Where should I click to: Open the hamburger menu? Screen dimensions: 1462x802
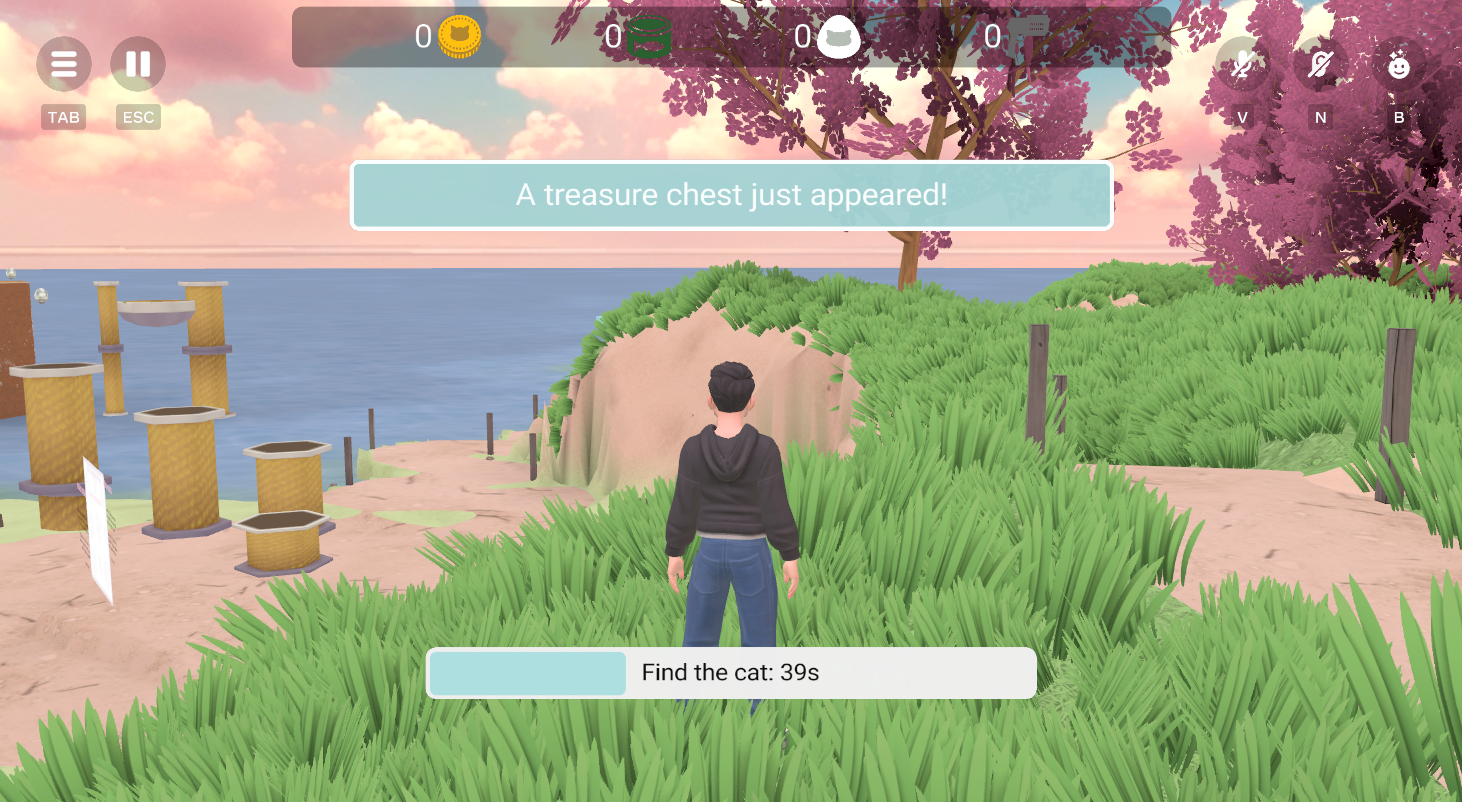coord(64,65)
